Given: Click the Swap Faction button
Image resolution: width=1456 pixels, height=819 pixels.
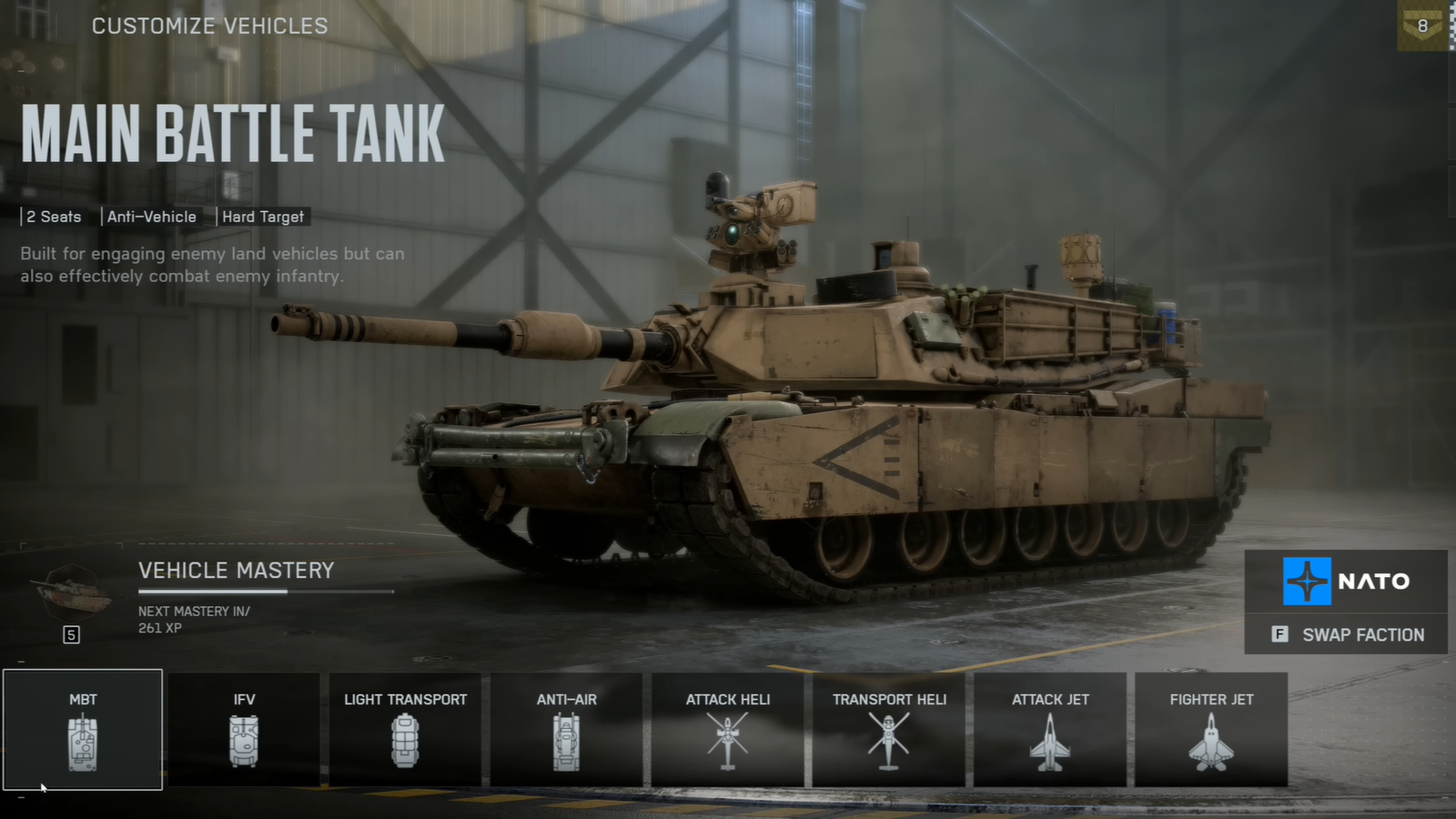Looking at the screenshot, I should tap(1347, 634).
